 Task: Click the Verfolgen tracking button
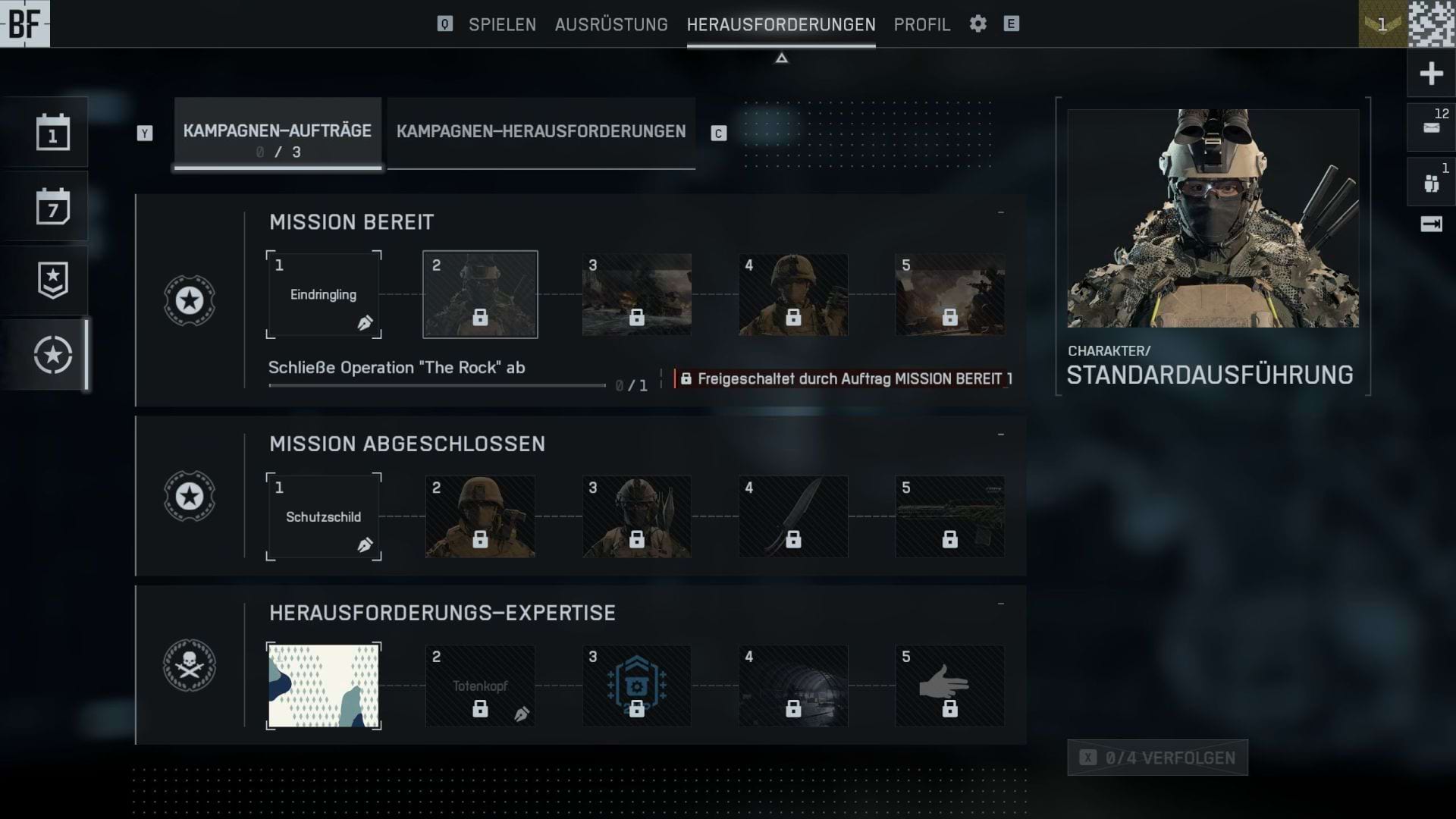click(1157, 758)
